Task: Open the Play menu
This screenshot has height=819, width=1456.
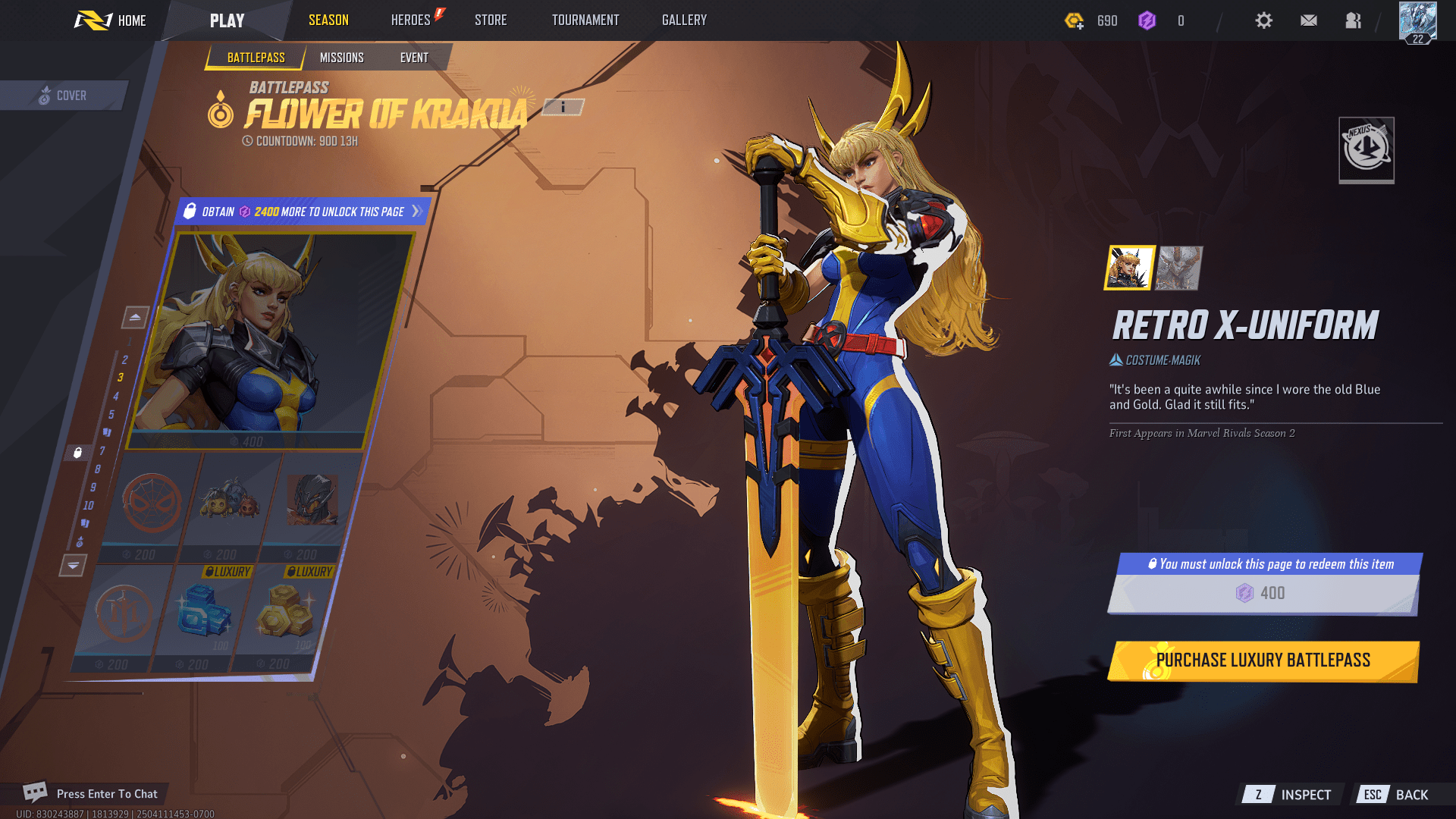Action: coord(227,20)
